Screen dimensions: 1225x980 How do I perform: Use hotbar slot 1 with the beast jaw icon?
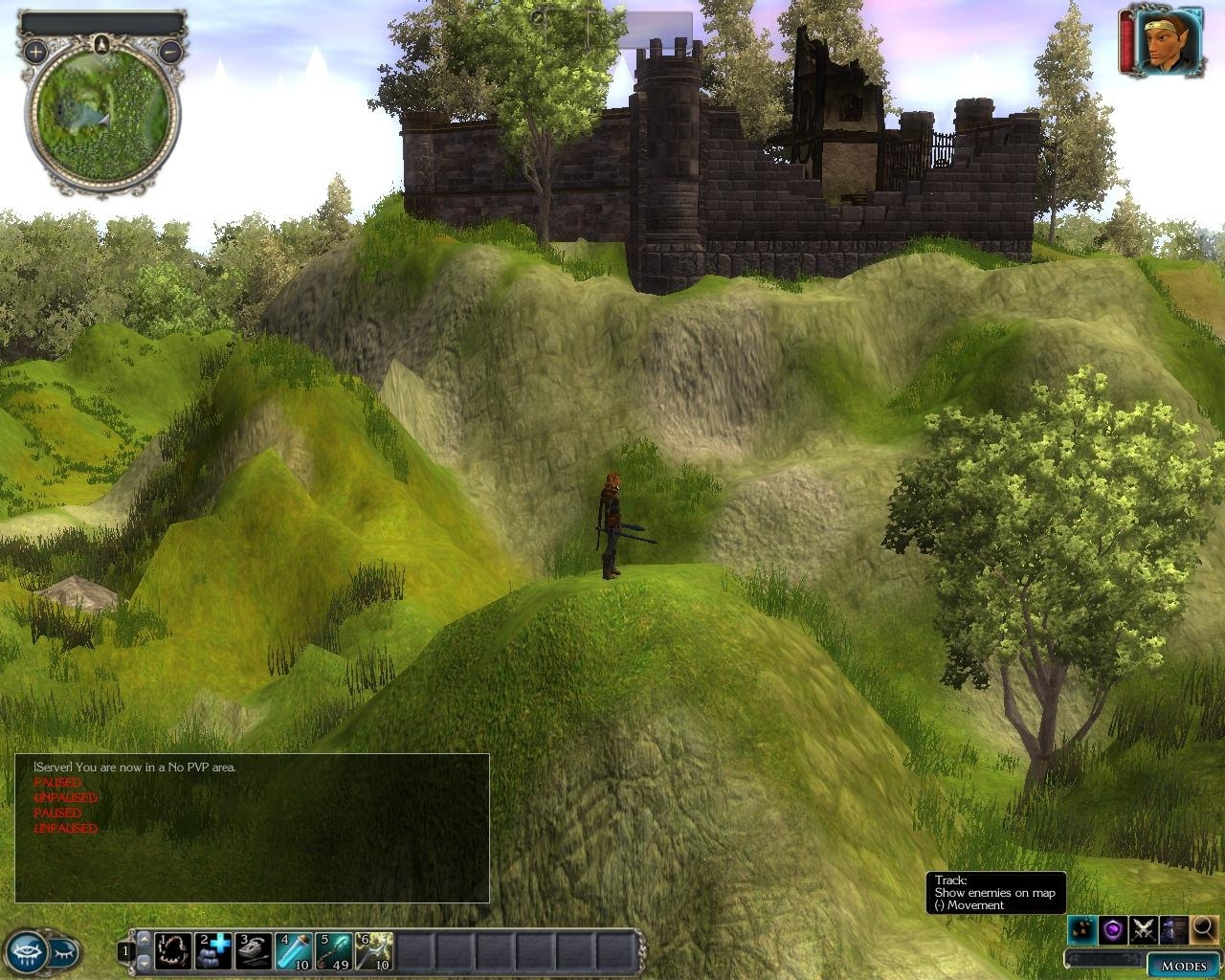(173, 951)
